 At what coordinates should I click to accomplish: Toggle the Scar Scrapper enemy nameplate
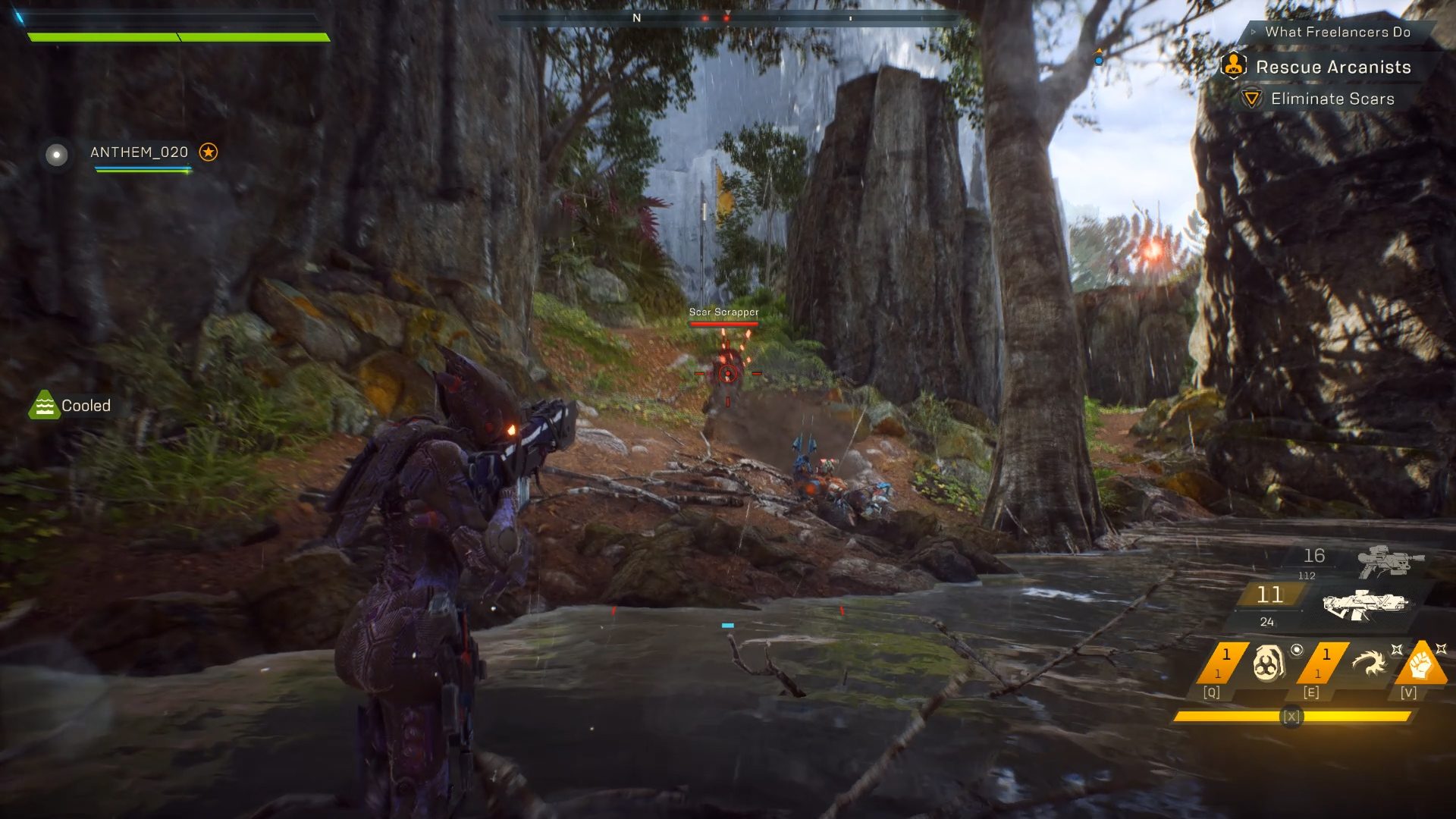[723, 312]
